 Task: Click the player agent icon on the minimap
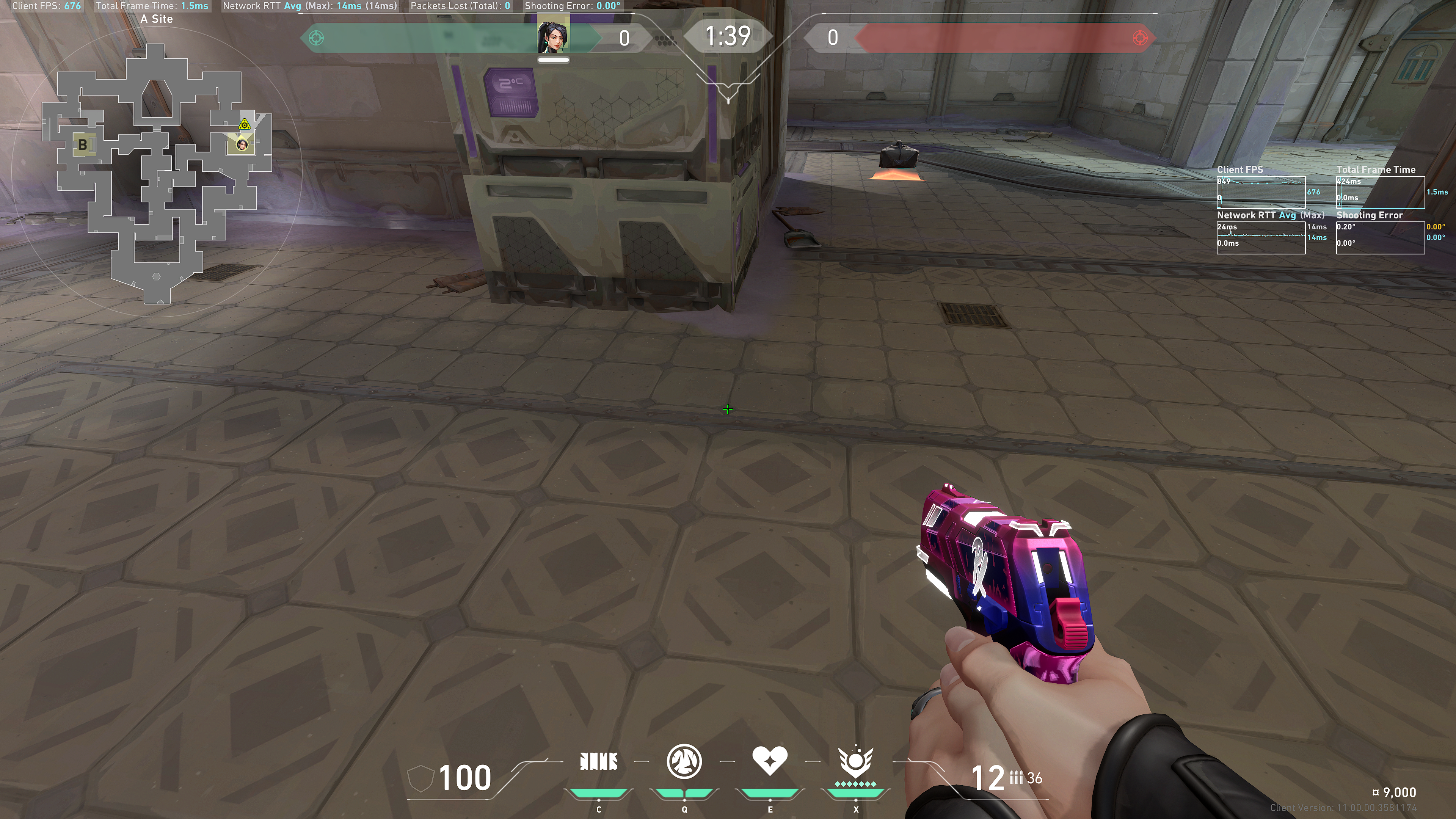243,145
